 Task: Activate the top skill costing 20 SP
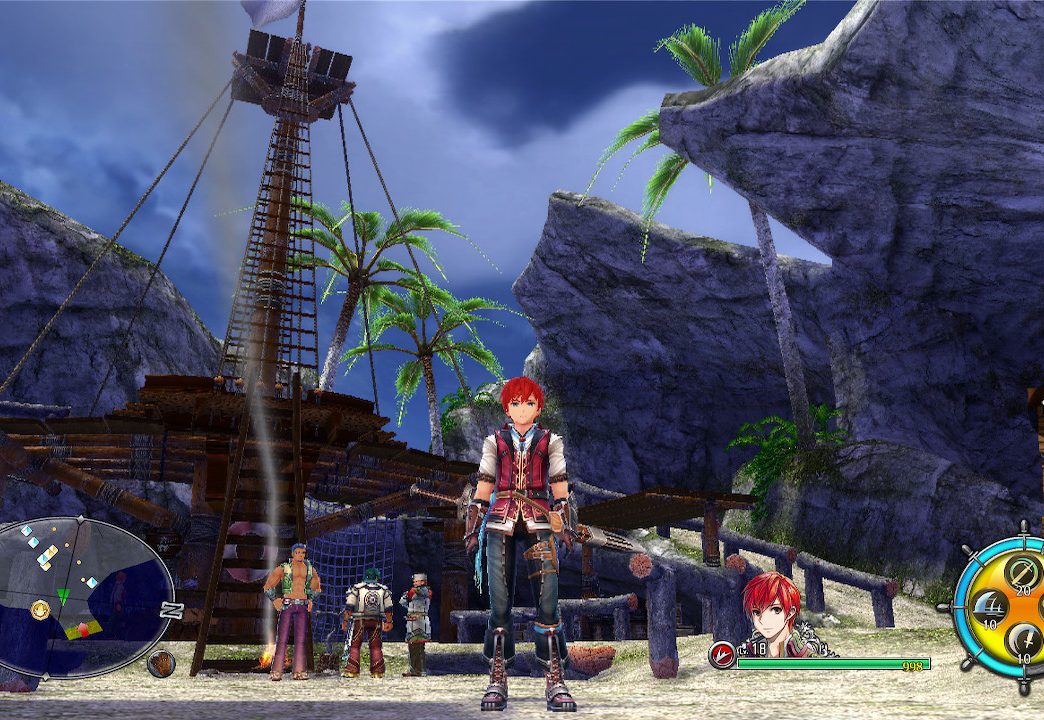click(1021, 573)
